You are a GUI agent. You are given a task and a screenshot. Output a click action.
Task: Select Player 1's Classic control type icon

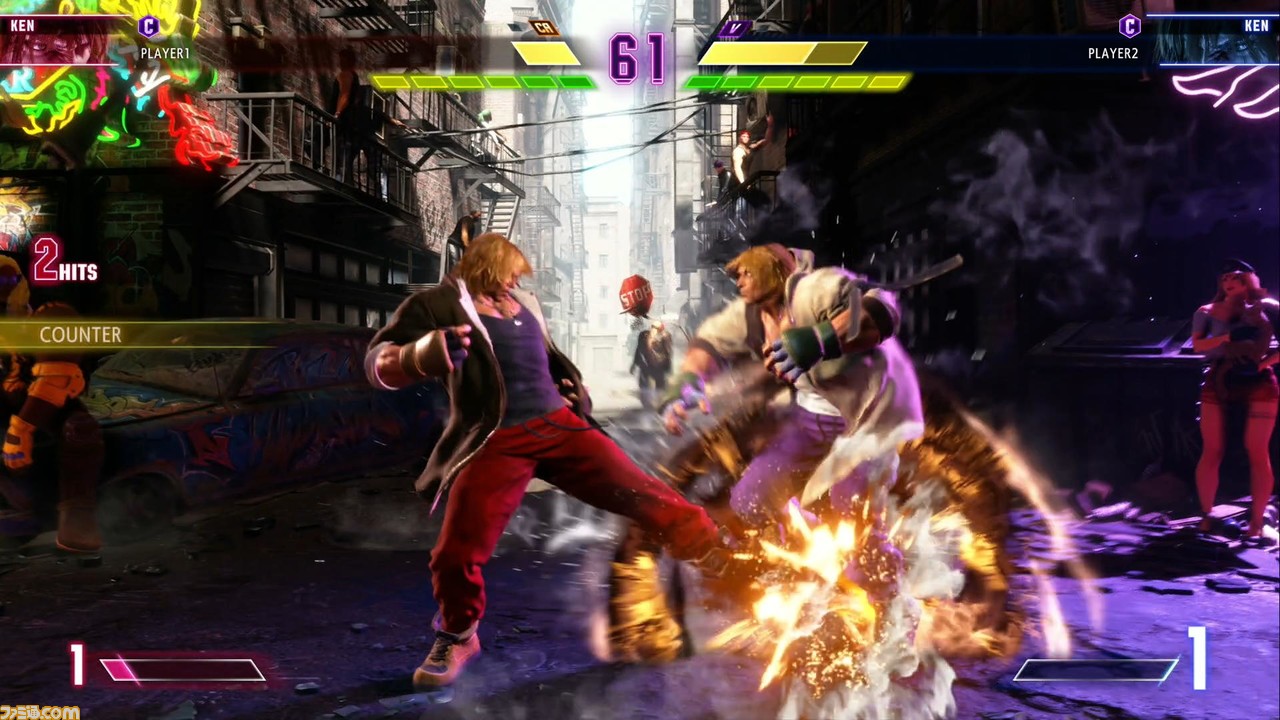[x=148, y=26]
